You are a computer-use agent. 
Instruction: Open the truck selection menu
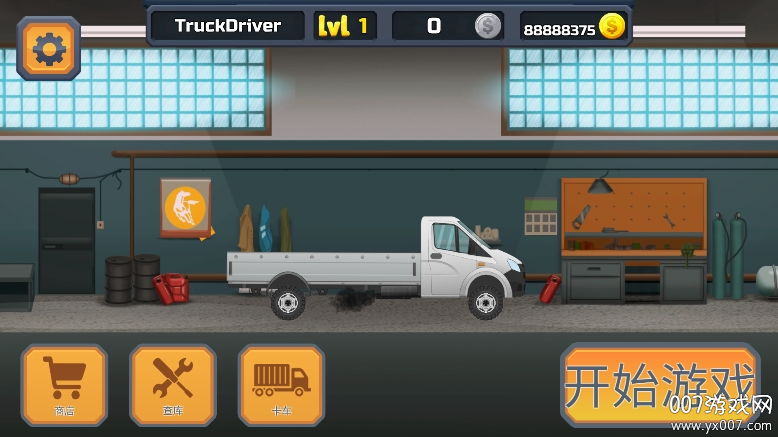coord(281,385)
